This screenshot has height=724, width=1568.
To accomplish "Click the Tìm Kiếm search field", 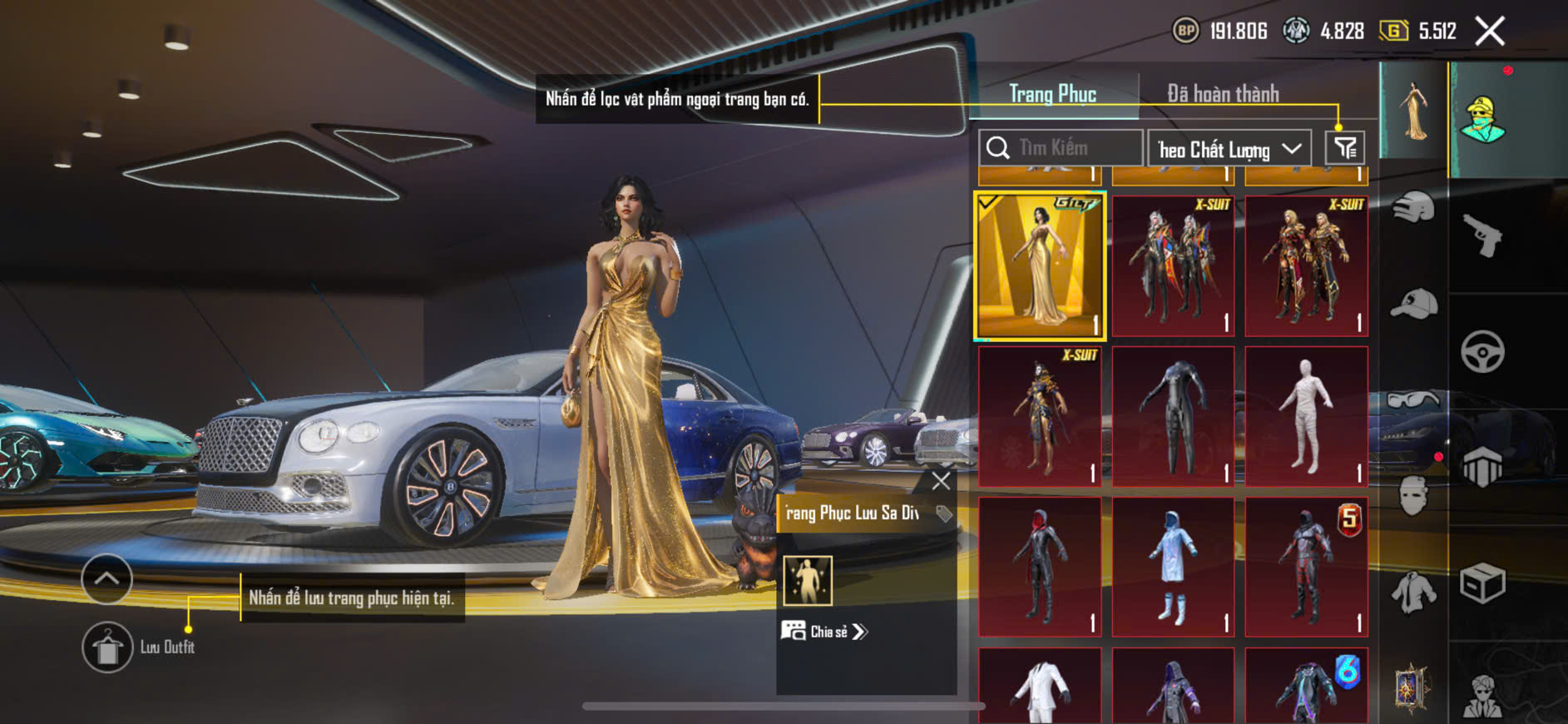I will click(x=1061, y=148).
